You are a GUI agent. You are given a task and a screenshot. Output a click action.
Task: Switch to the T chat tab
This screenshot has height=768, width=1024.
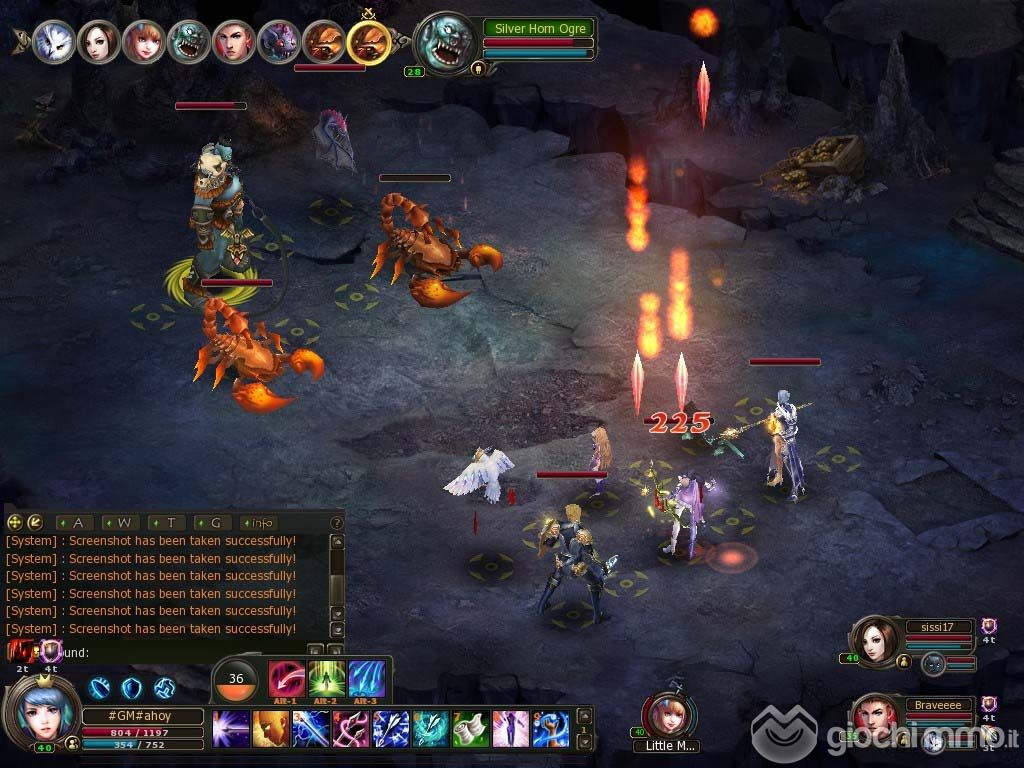168,522
